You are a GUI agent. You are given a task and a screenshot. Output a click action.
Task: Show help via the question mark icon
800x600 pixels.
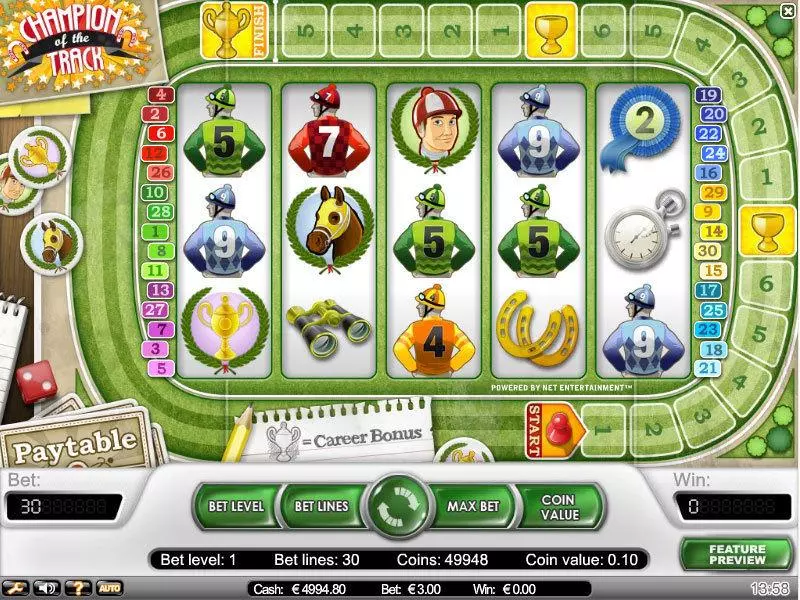pos(76,588)
